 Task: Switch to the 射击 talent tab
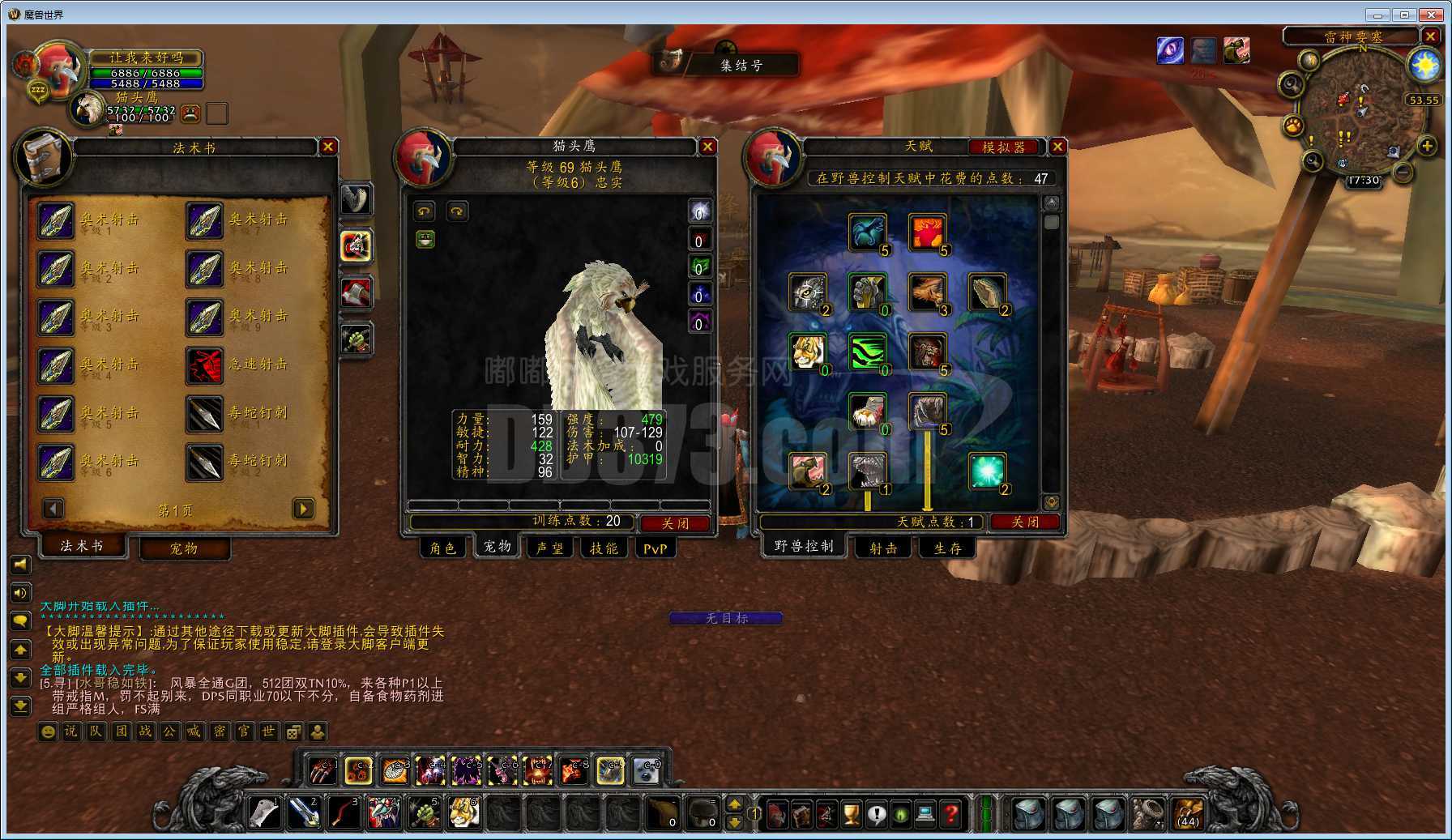pyautogui.click(x=882, y=548)
